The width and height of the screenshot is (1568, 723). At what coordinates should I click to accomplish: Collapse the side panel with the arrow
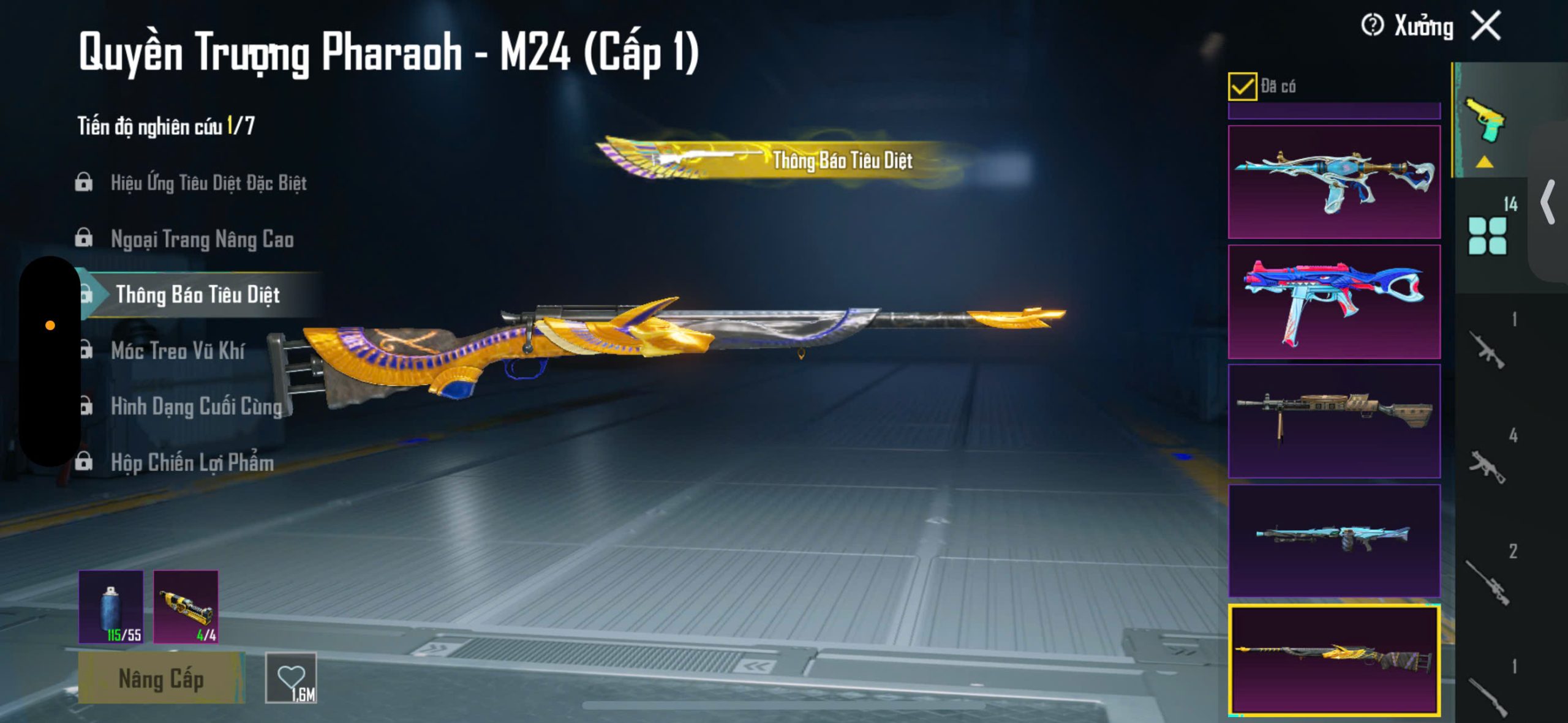click(1548, 202)
